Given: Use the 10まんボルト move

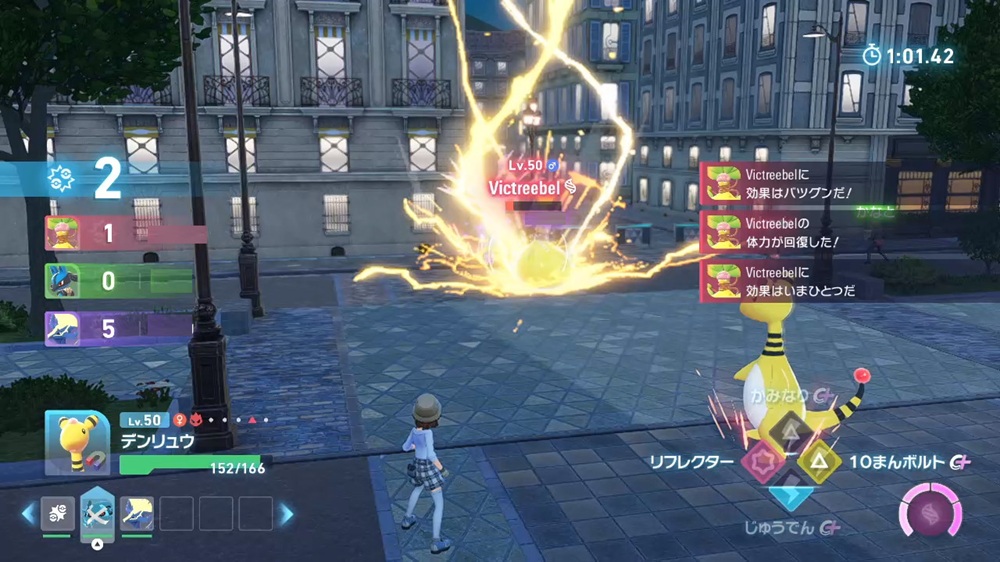Looking at the screenshot, I should [819, 462].
